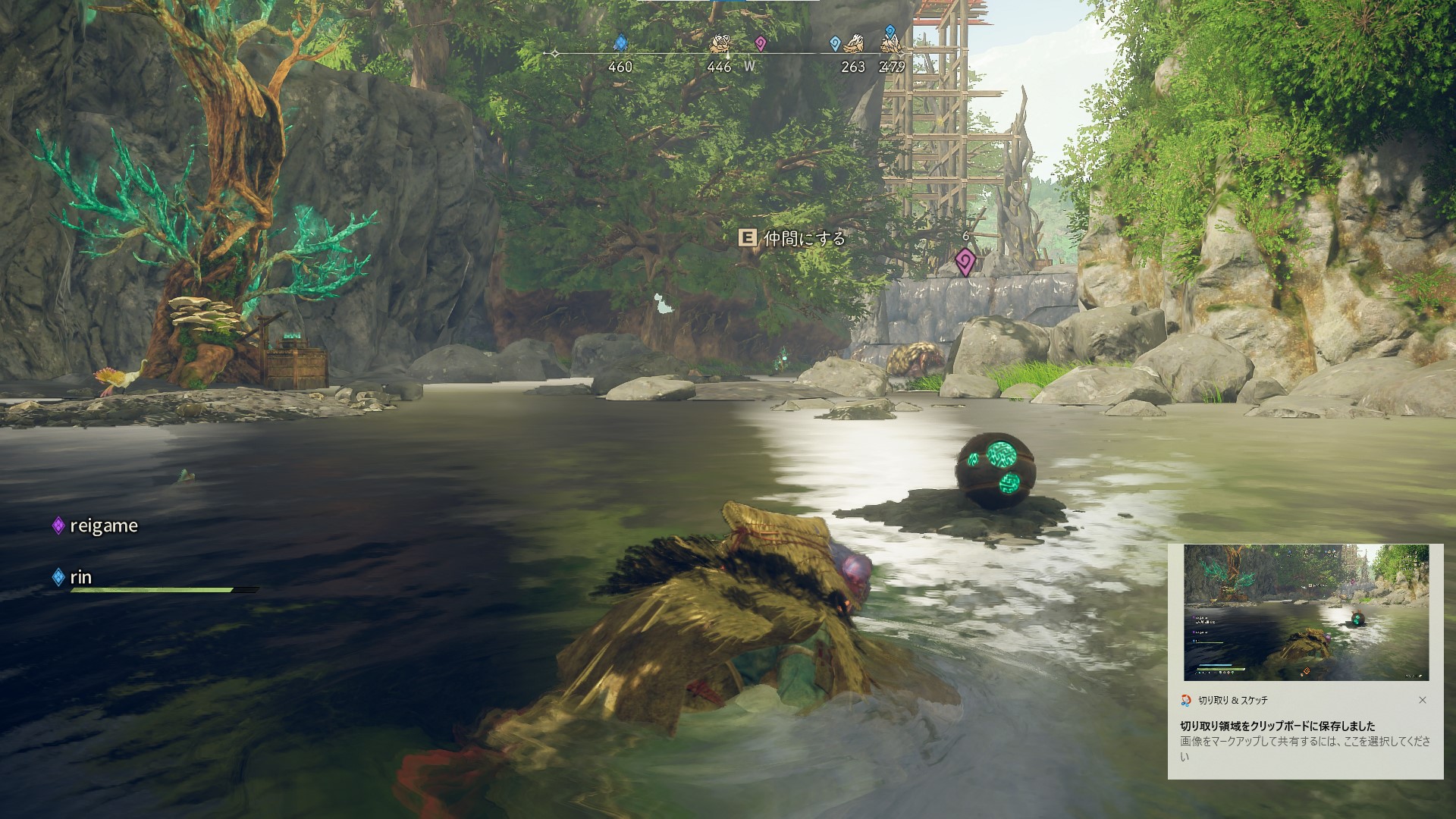Open the snip thumbnail in the notification
Screen dimensions: 1456x819
click(1306, 613)
